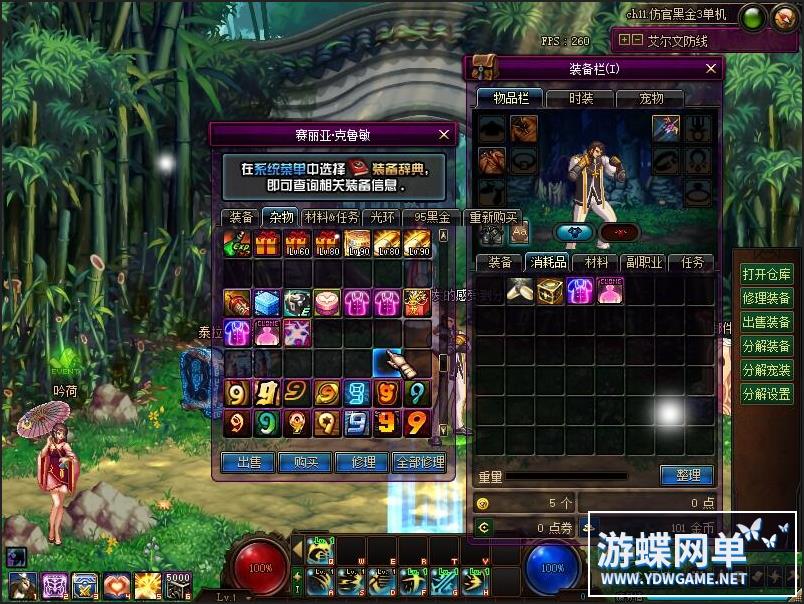
Task: Select the shop's 光环 tab
Action: (x=383, y=217)
